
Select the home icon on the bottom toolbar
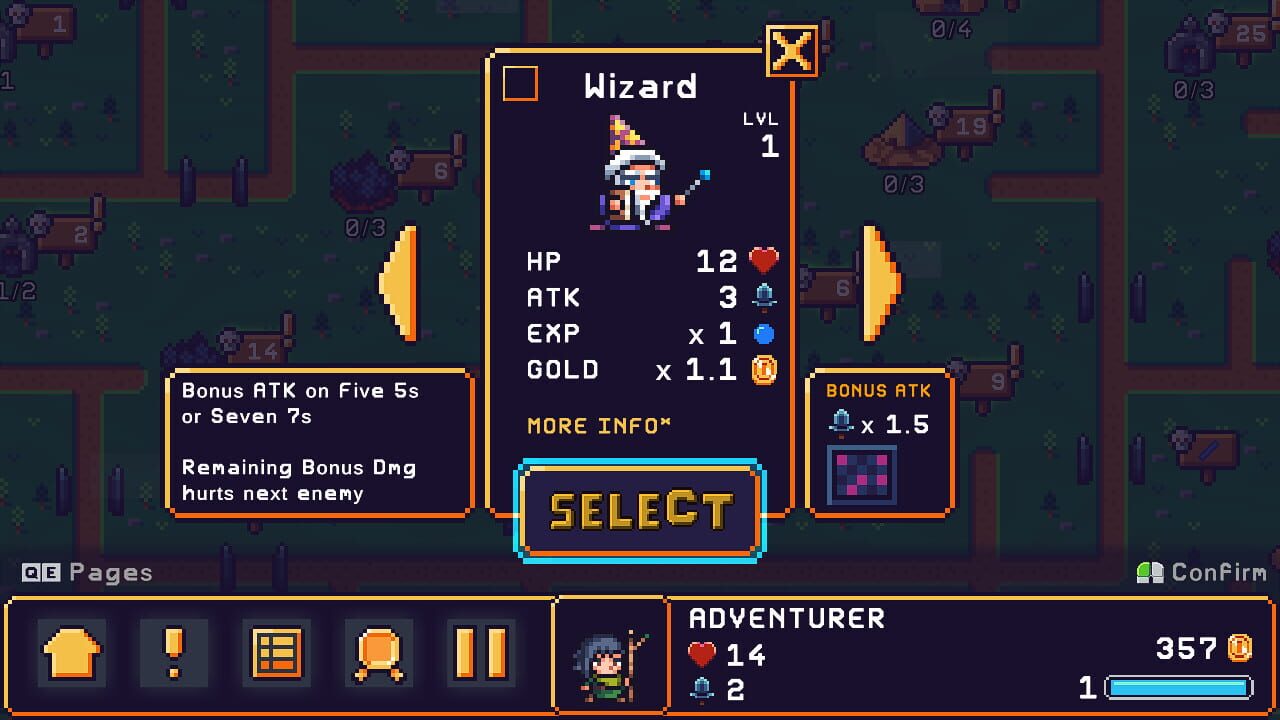[x=72, y=655]
